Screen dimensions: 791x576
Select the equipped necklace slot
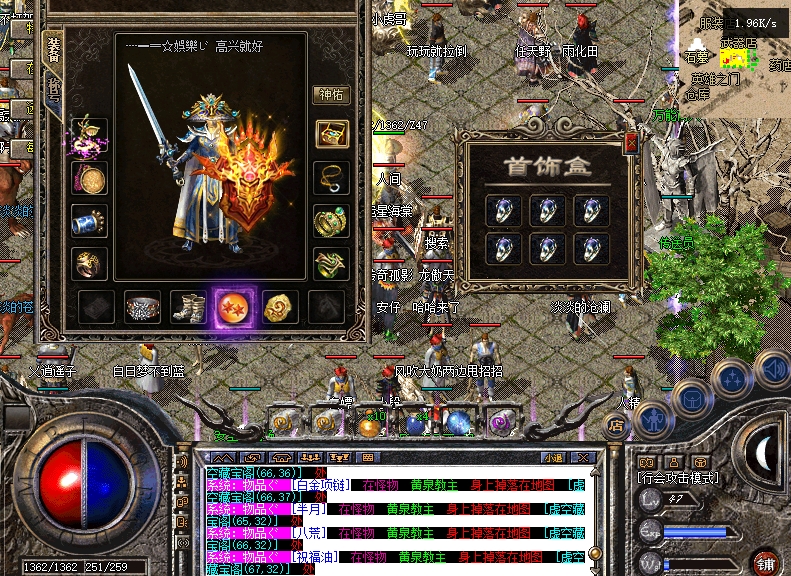click(x=331, y=177)
